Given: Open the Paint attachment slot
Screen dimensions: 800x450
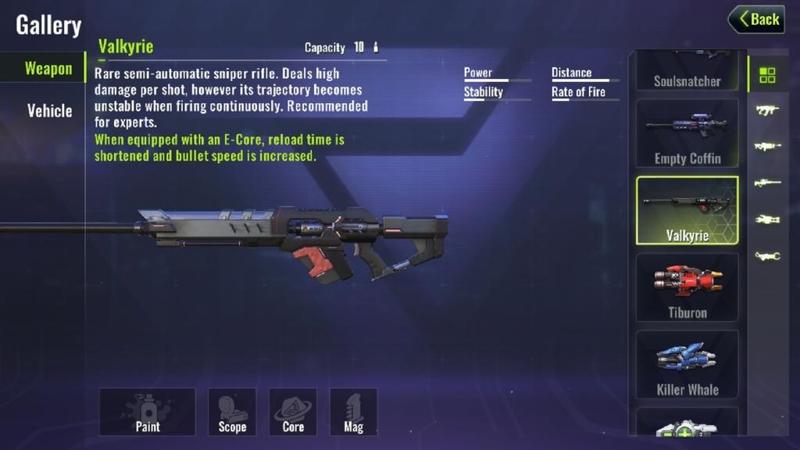Looking at the screenshot, I should click(x=147, y=411).
